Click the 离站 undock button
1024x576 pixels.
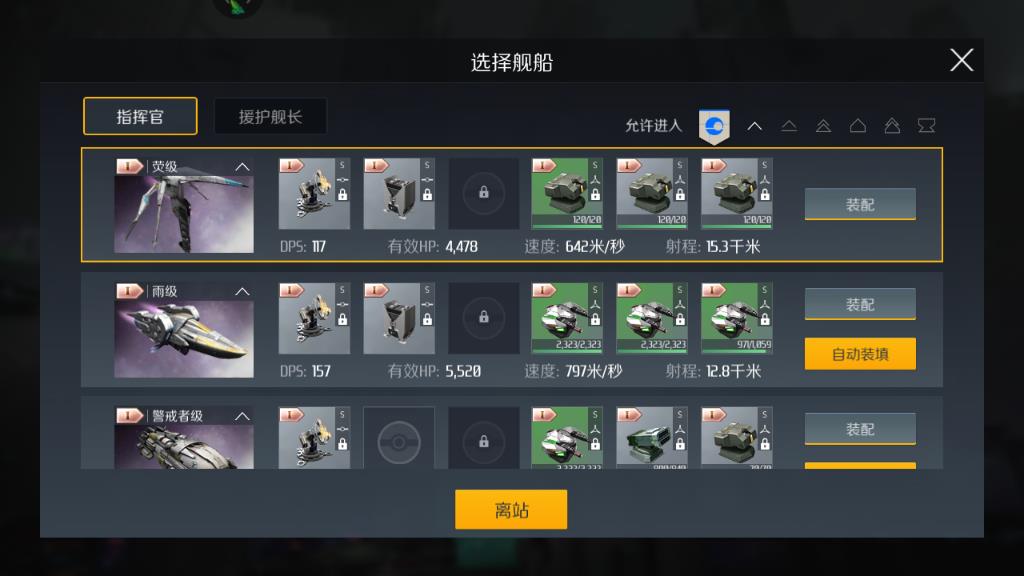click(511, 509)
